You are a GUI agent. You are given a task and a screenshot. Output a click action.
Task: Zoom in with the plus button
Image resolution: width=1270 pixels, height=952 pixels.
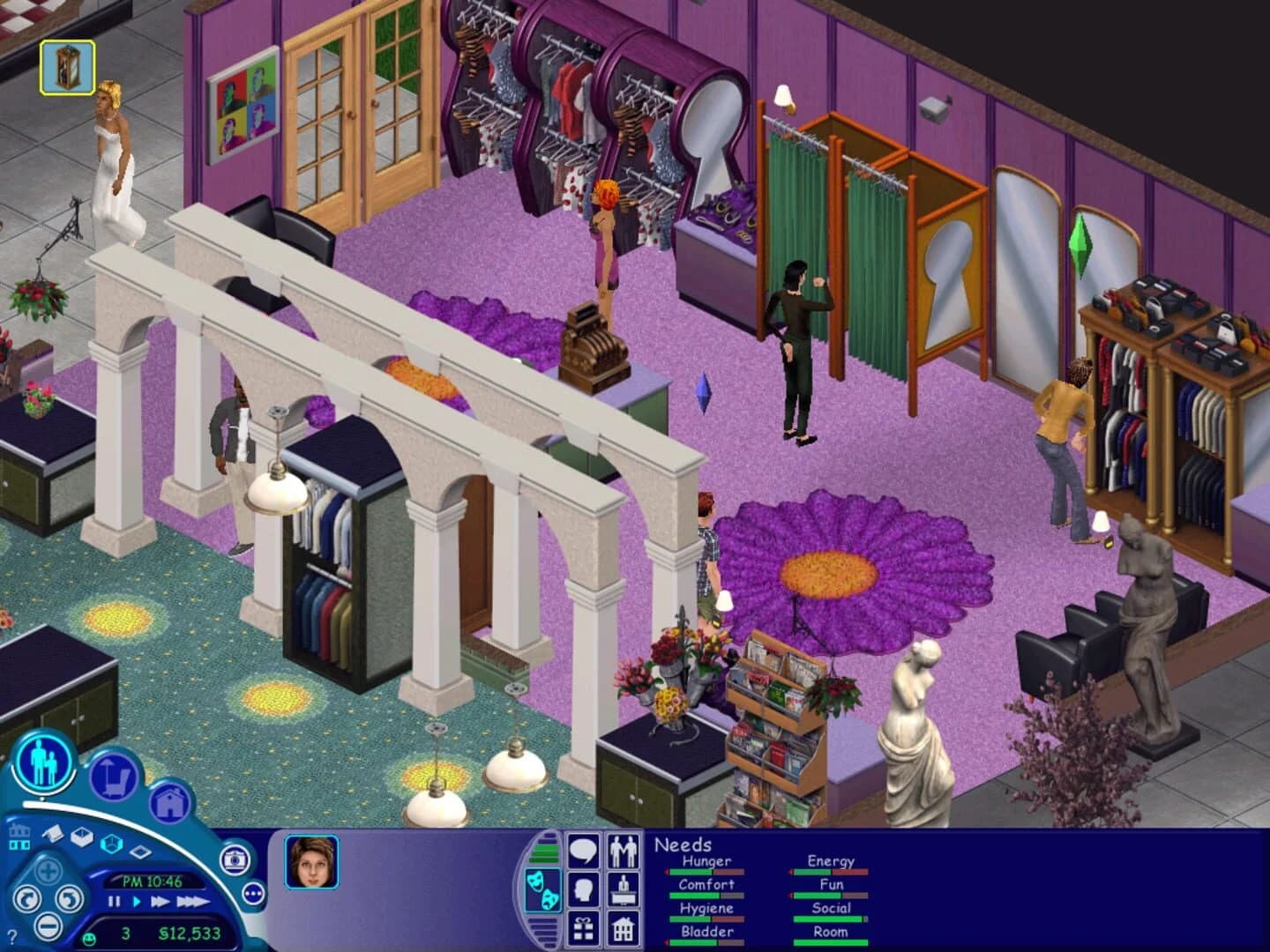(49, 870)
